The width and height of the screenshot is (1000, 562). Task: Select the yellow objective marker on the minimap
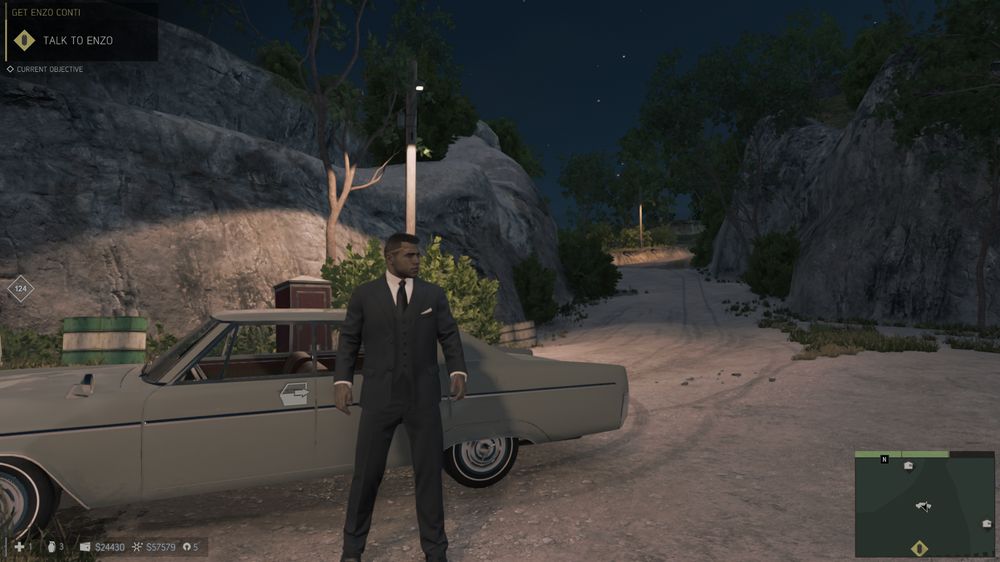[919, 548]
